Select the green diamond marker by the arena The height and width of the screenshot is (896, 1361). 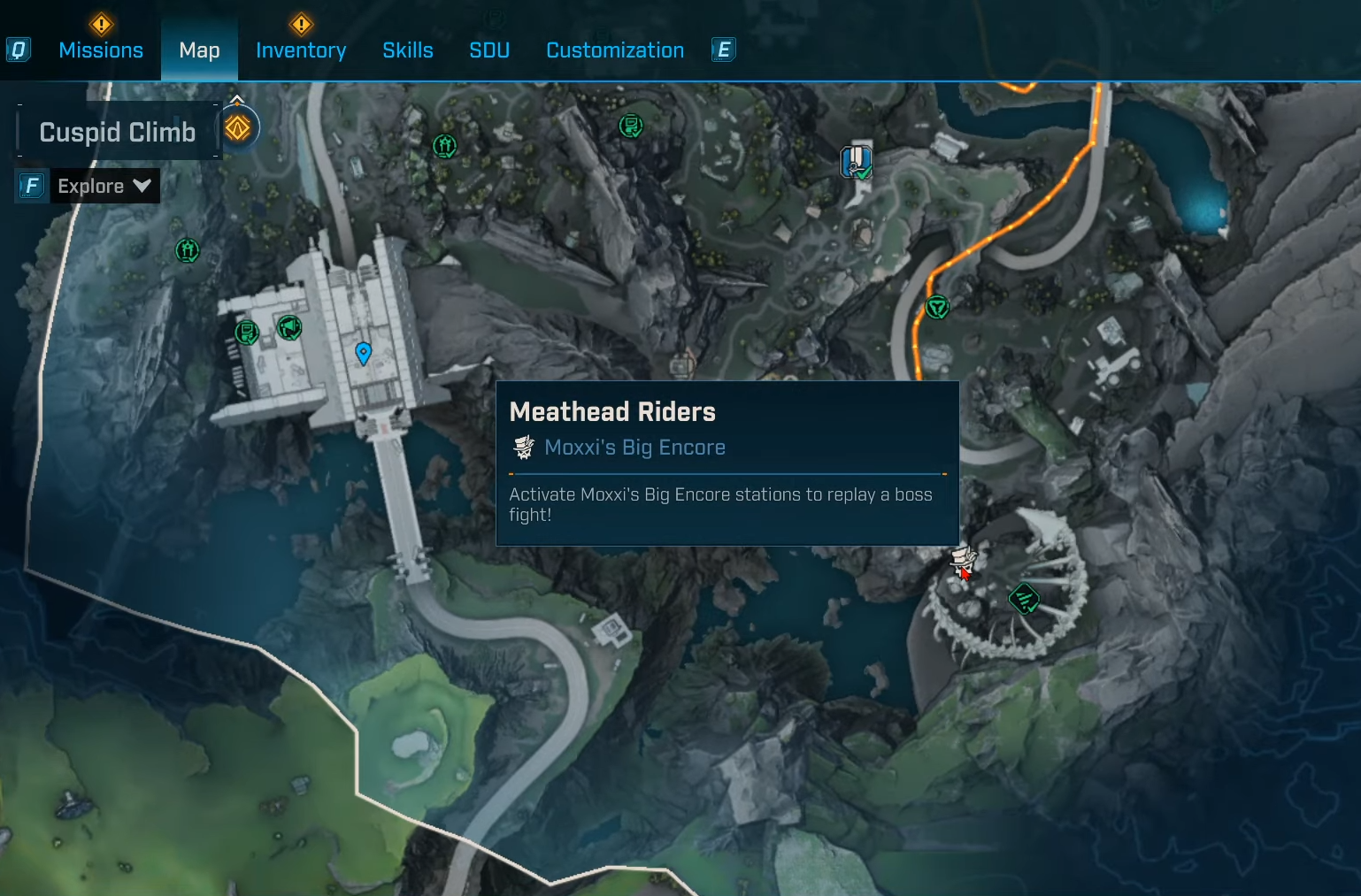tap(1024, 599)
